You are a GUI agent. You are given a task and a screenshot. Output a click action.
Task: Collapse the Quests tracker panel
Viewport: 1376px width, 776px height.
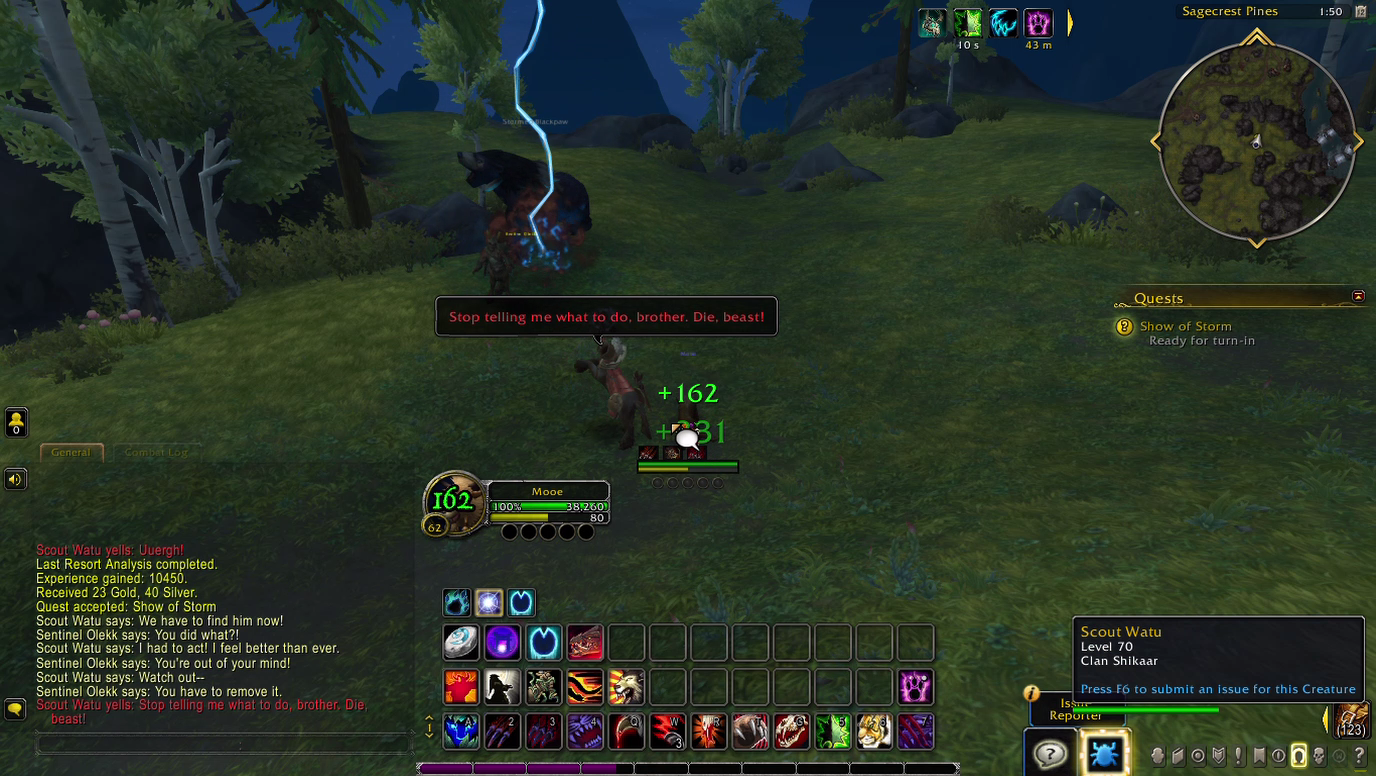pos(1358,297)
